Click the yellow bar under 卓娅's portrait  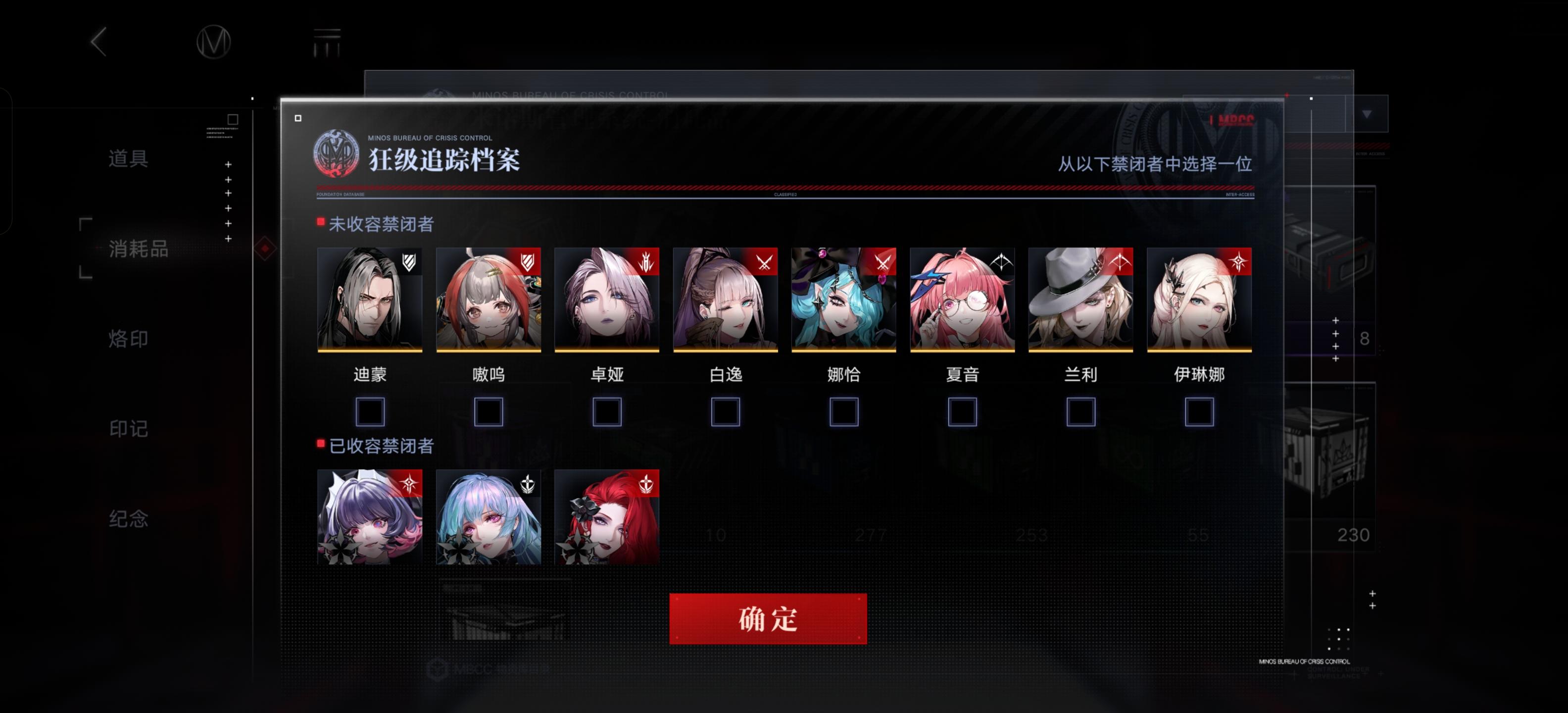coord(606,352)
